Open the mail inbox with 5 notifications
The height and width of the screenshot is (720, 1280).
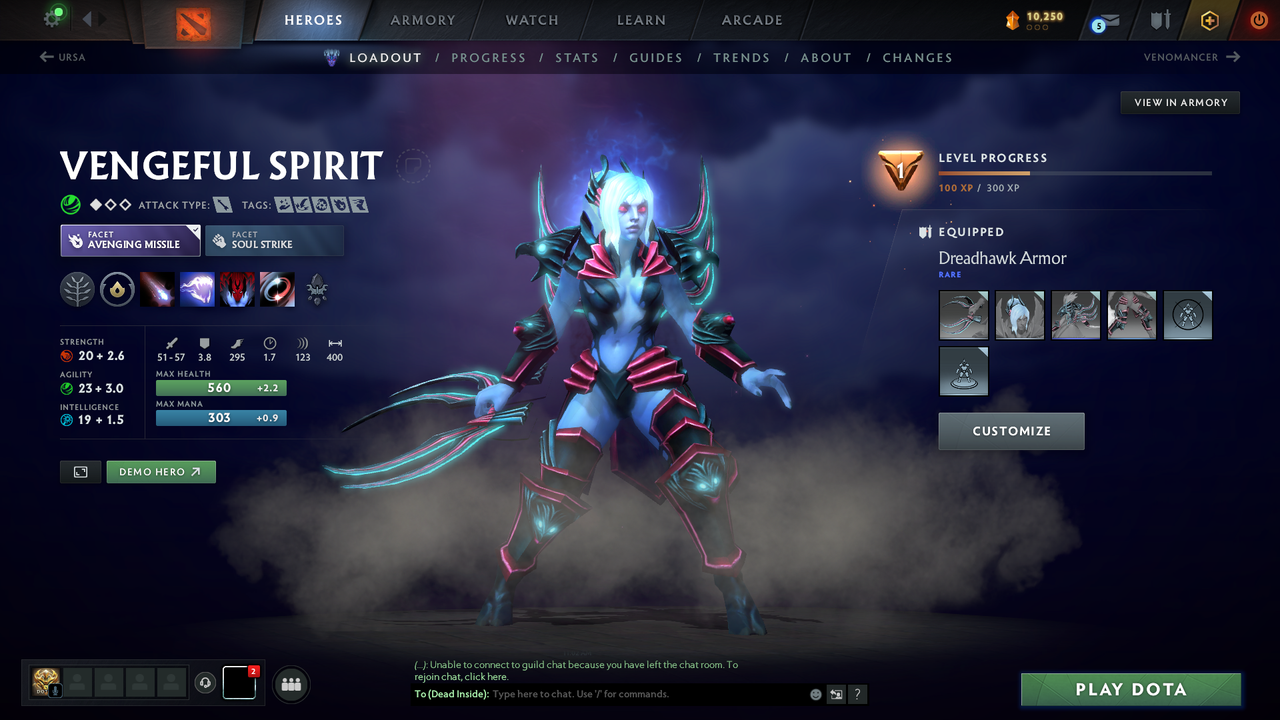(x=1103, y=19)
